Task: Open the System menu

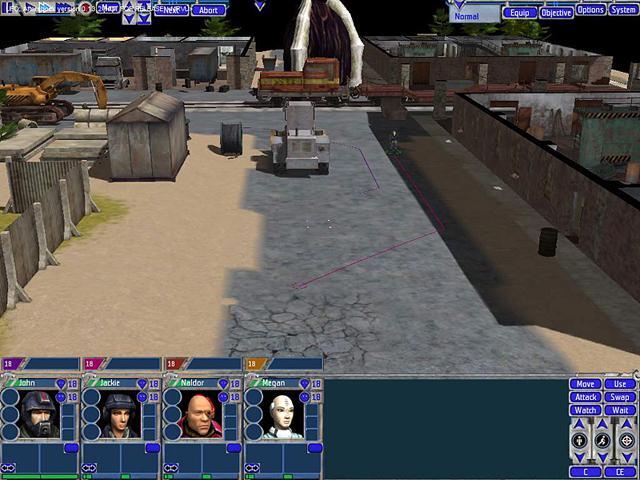Action: [x=623, y=10]
